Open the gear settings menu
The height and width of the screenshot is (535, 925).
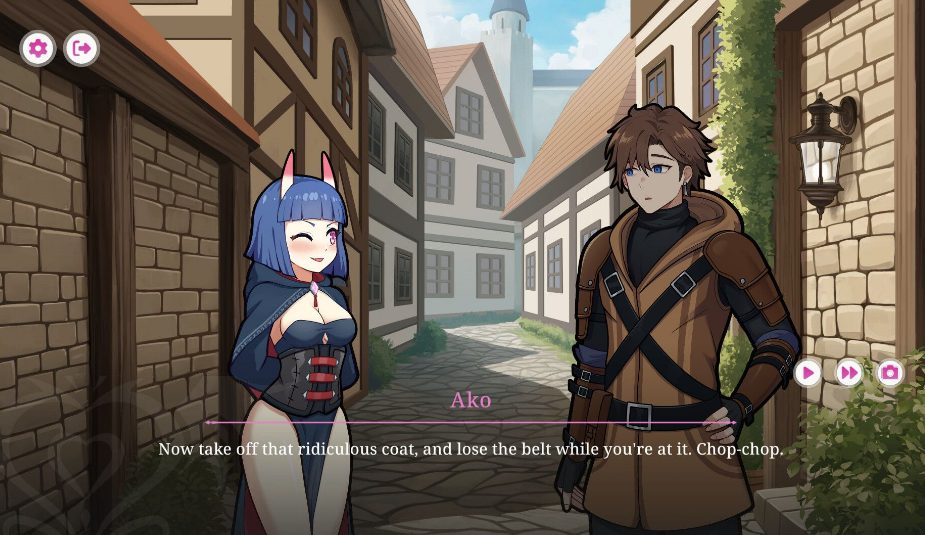(38, 47)
